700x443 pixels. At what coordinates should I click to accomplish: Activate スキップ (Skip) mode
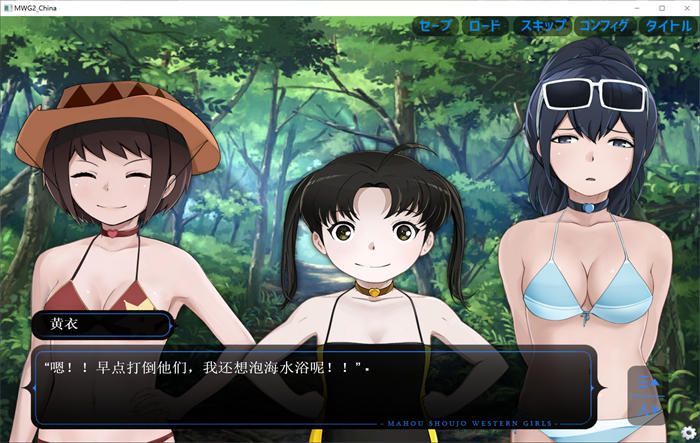543,26
